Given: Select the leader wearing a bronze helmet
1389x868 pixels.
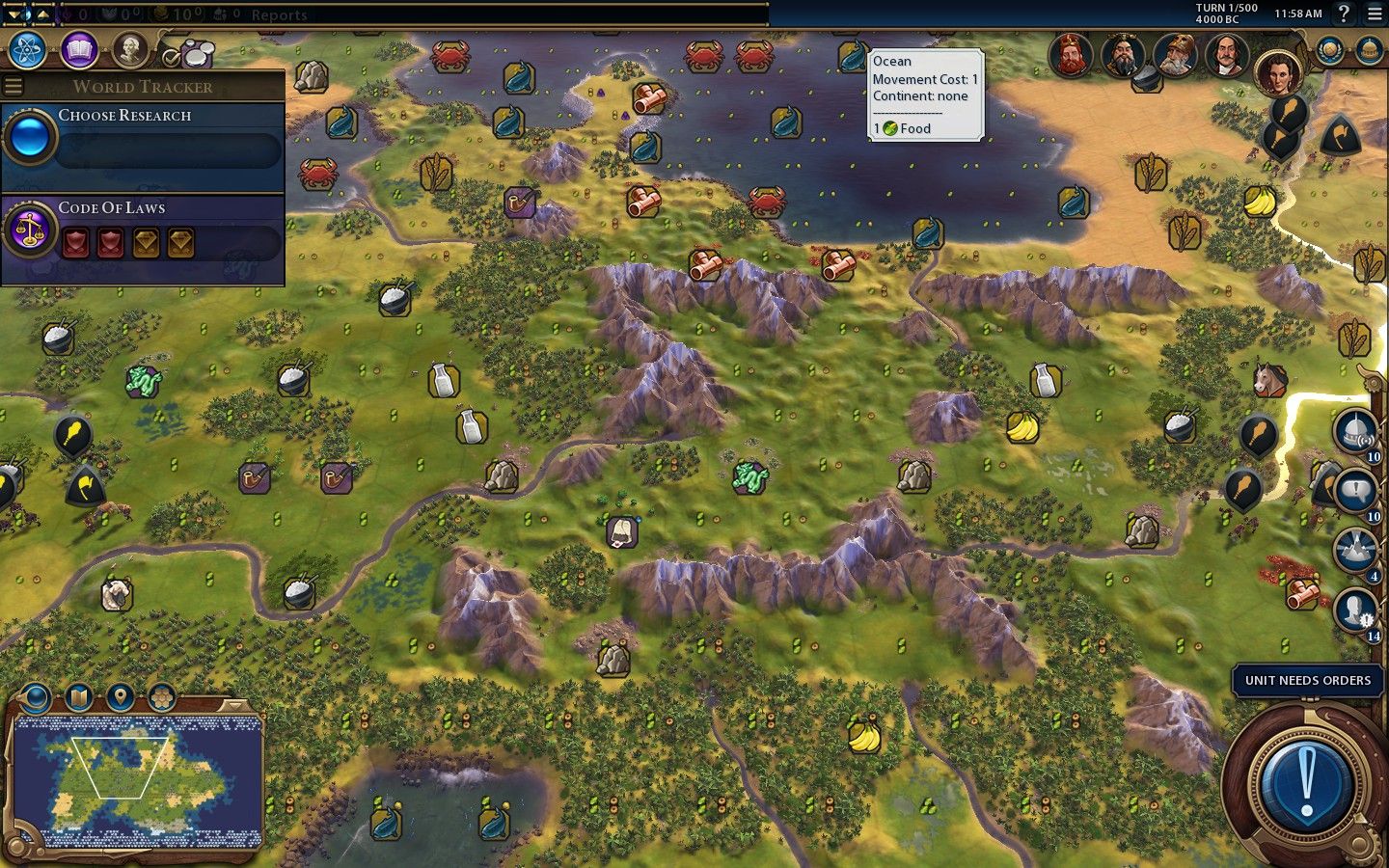Looking at the screenshot, I should [1173, 55].
